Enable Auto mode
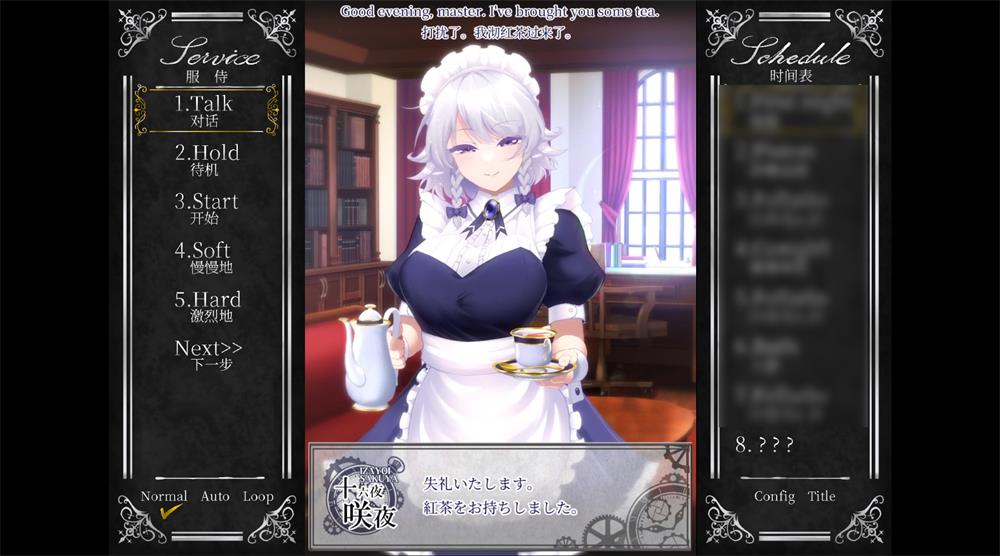The width and height of the screenshot is (1000, 556). point(215,497)
